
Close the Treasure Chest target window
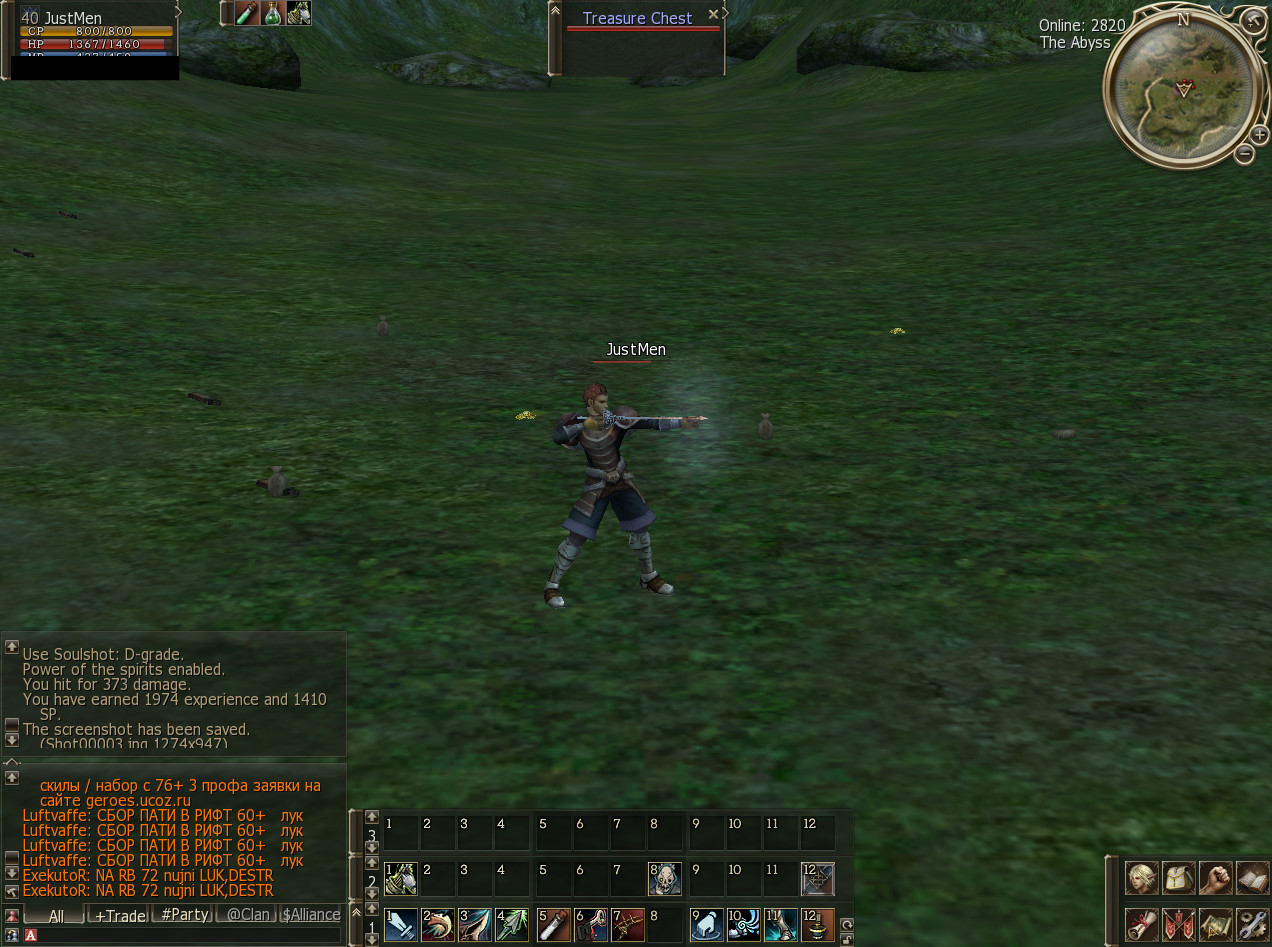(713, 14)
